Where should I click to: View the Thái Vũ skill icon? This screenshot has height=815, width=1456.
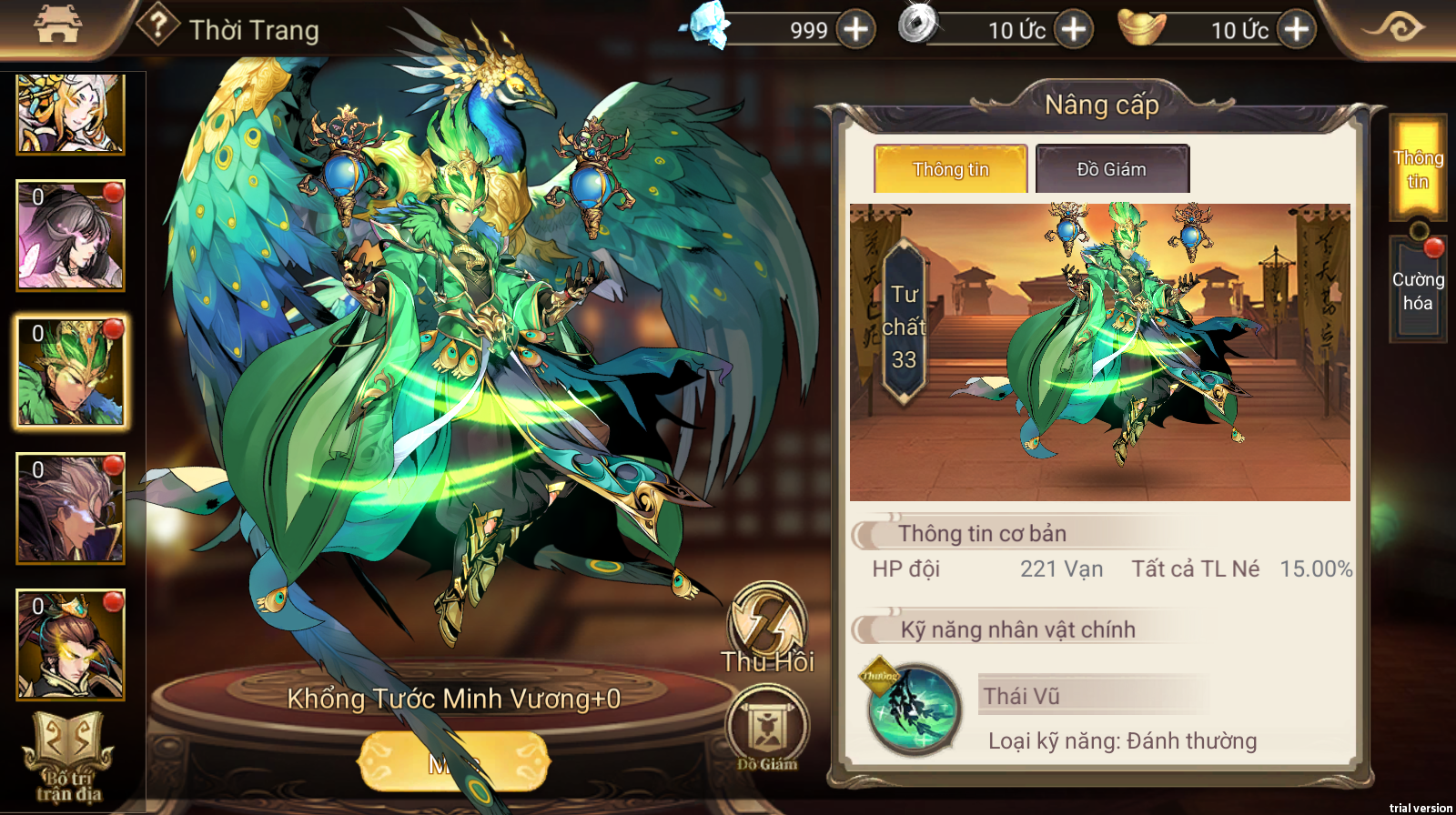click(x=913, y=709)
